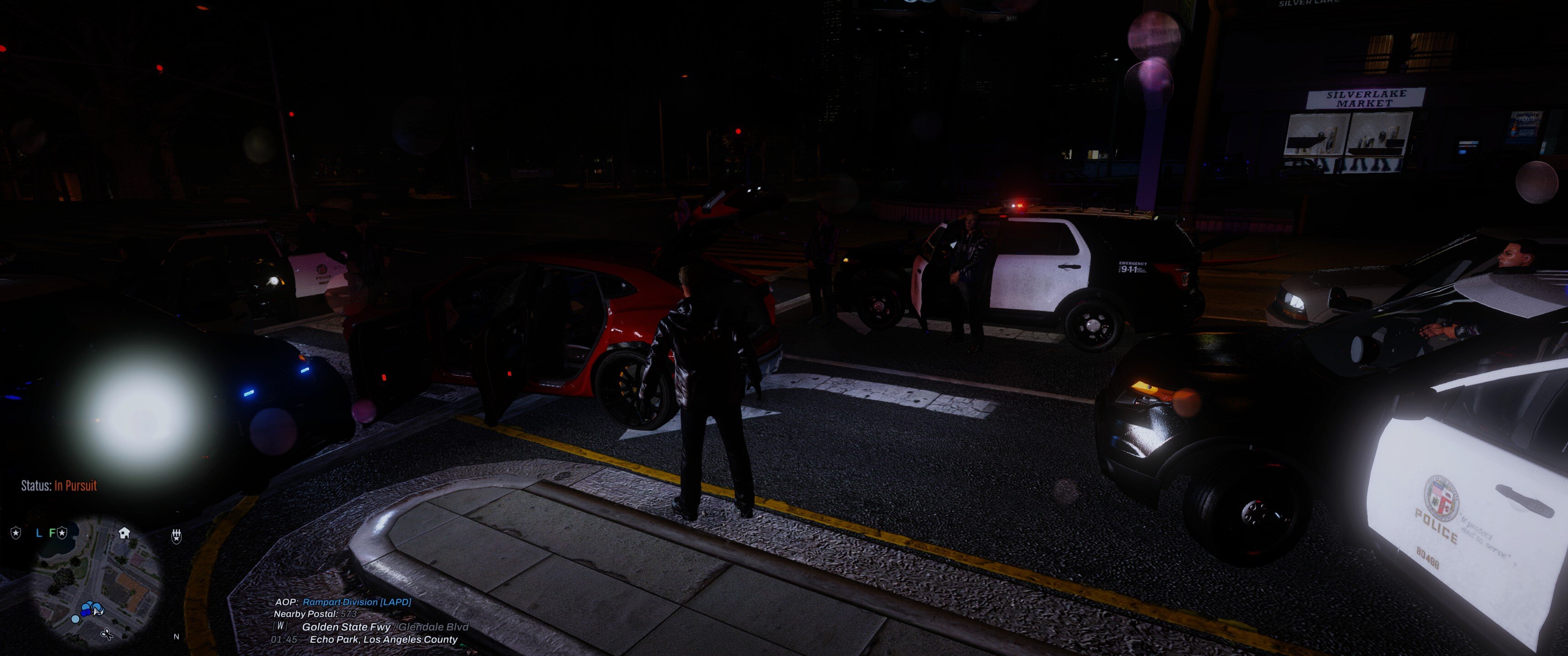Click the leftmost police star shield blip

(16, 533)
